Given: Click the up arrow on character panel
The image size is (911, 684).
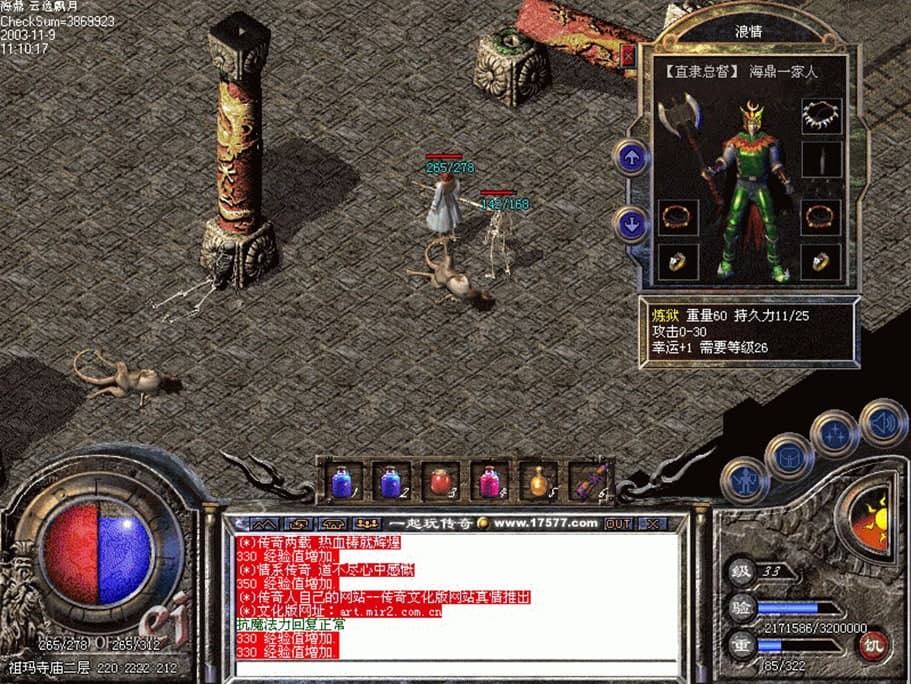Looking at the screenshot, I should pyautogui.click(x=631, y=157).
